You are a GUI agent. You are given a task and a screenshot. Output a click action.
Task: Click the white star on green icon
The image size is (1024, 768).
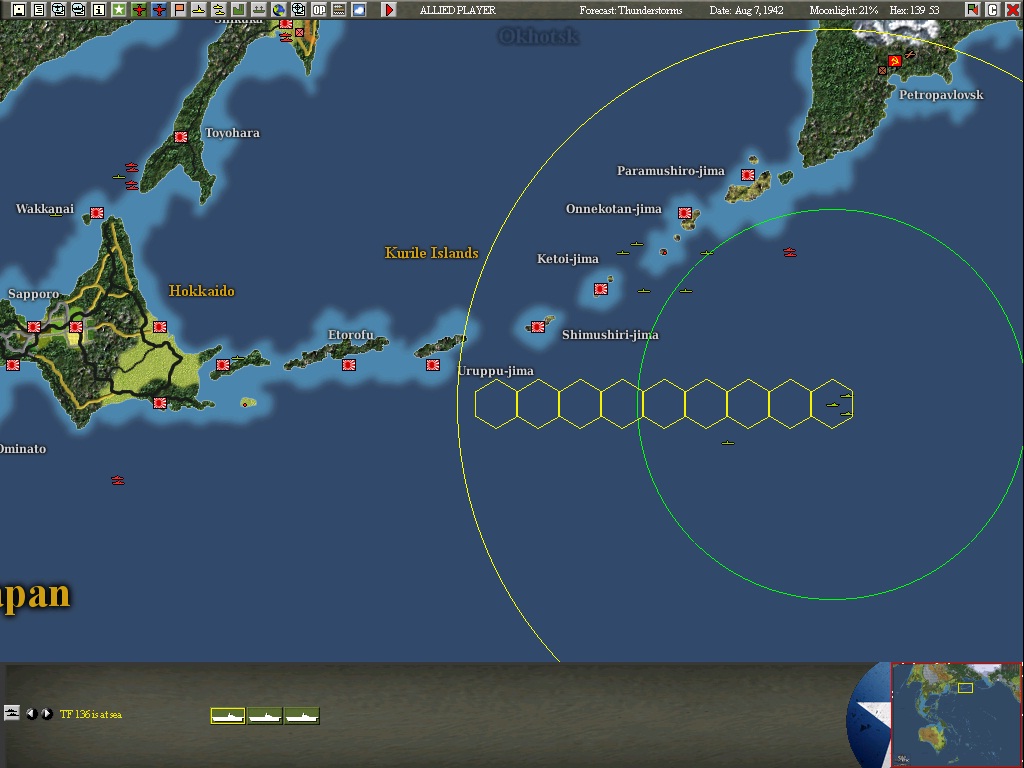pos(119,10)
